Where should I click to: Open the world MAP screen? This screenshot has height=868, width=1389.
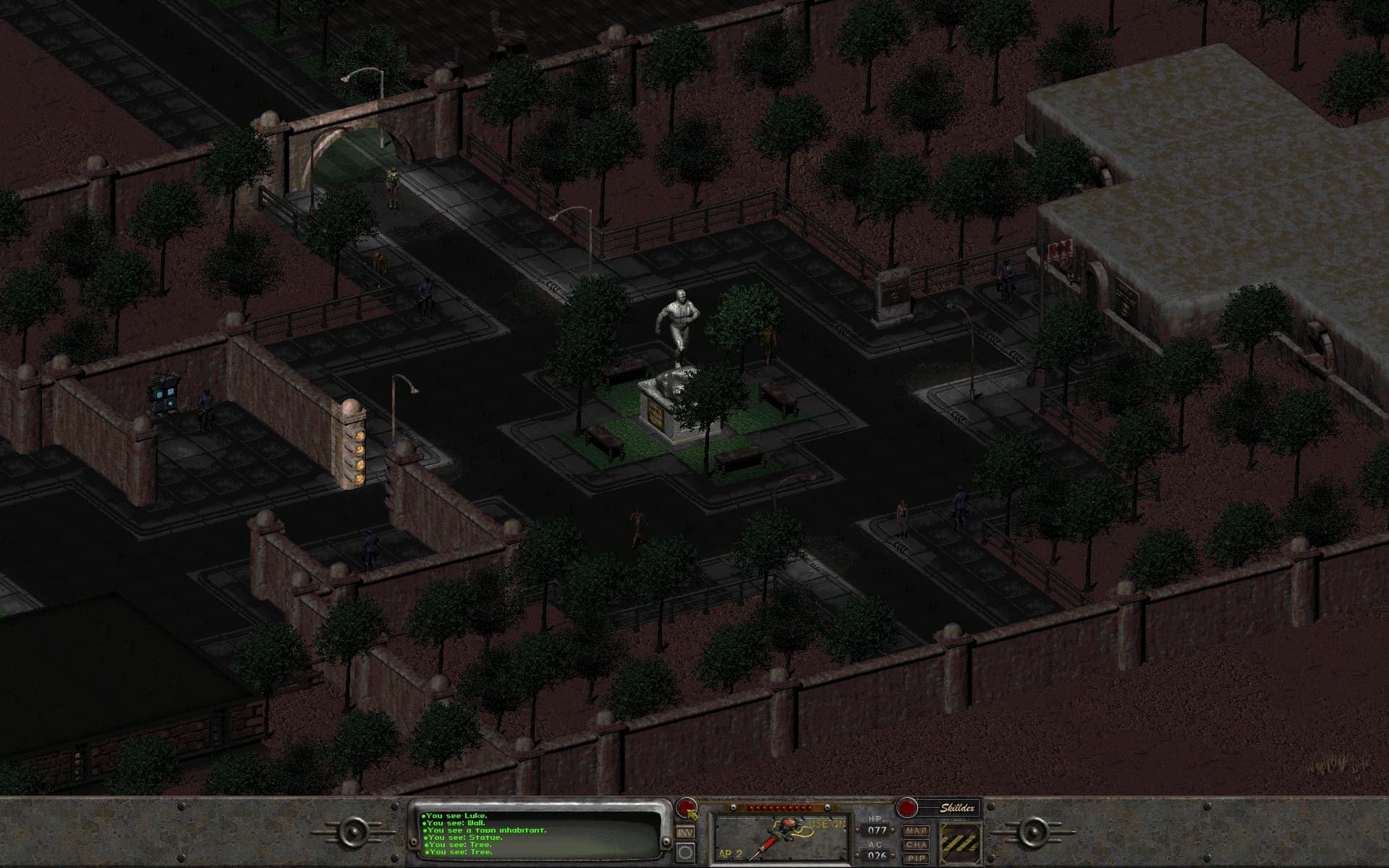click(x=917, y=830)
